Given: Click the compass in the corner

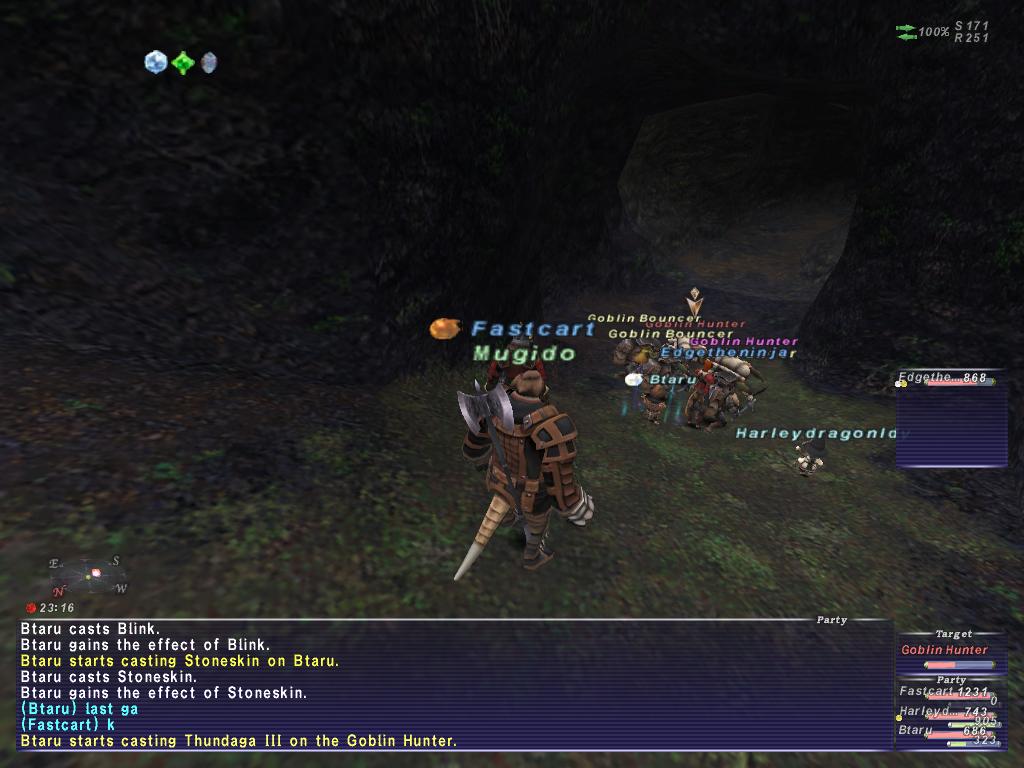Looking at the screenshot, I should (88, 576).
